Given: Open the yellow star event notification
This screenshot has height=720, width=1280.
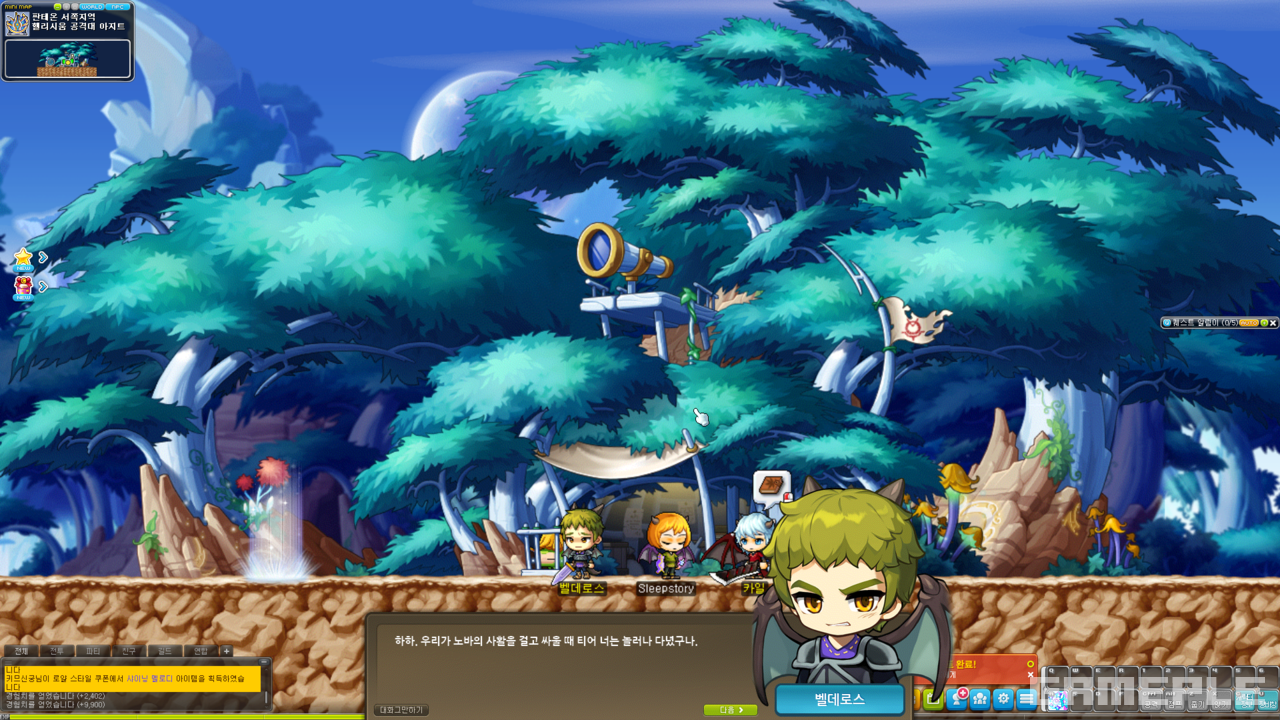Looking at the screenshot, I should coord(23,258).
